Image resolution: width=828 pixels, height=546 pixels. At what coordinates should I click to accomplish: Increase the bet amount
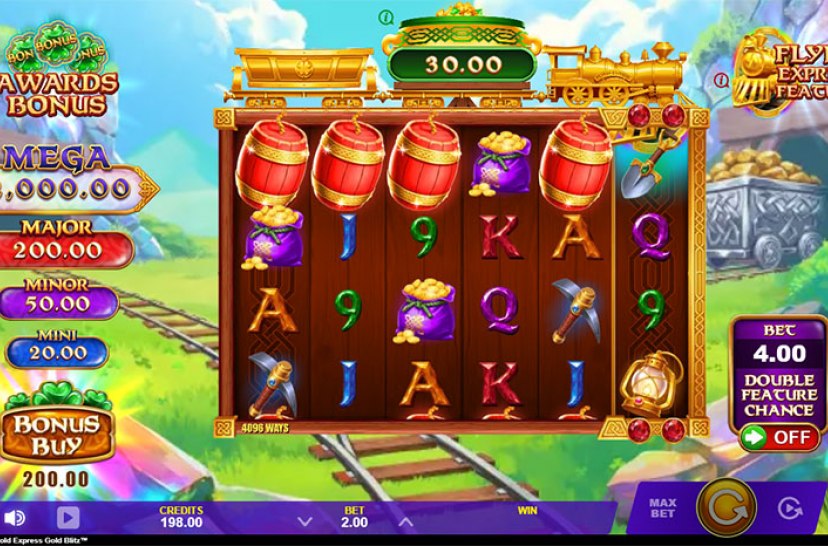pos(405,521)
